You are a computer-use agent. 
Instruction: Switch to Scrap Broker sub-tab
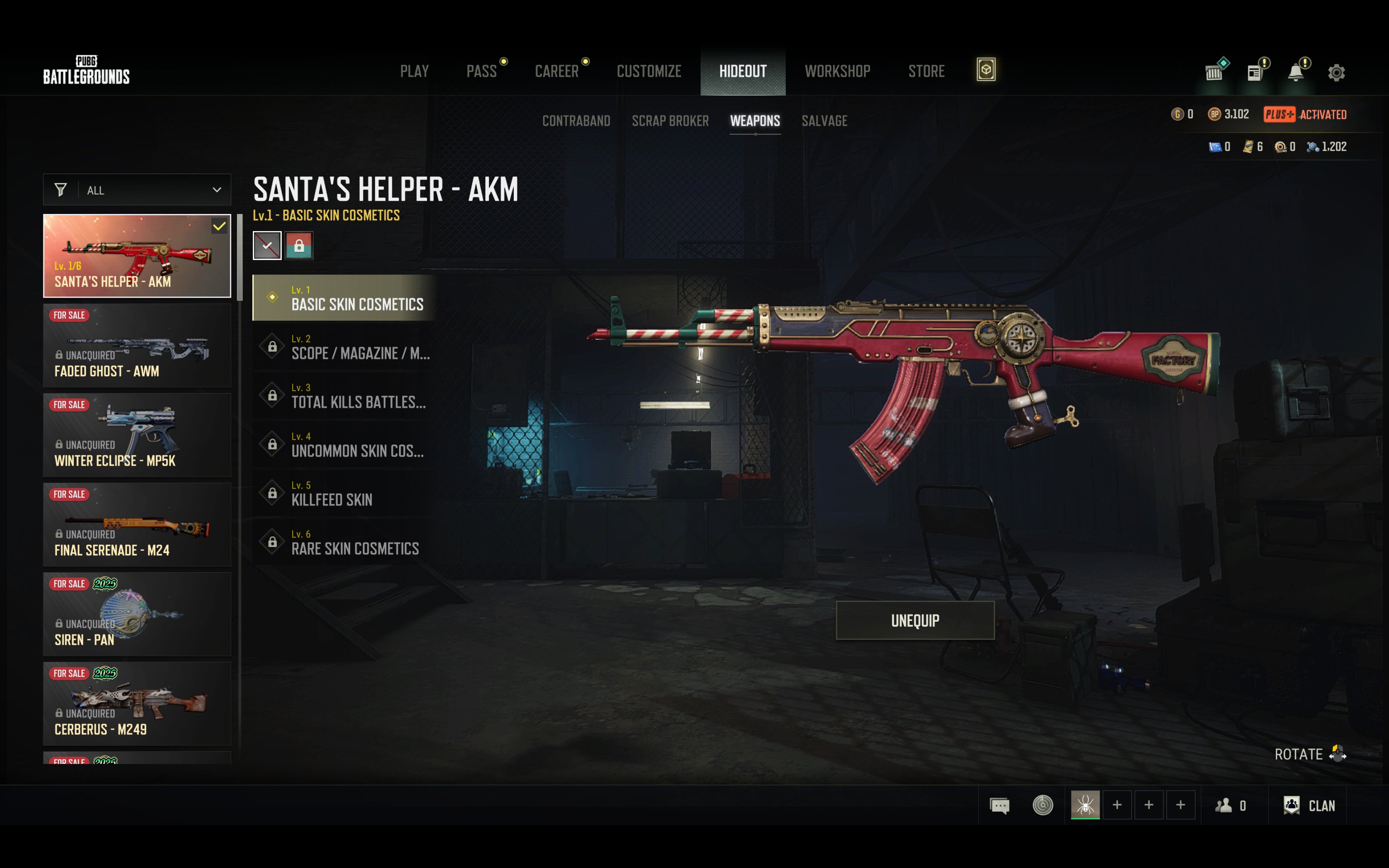point(670,121)
